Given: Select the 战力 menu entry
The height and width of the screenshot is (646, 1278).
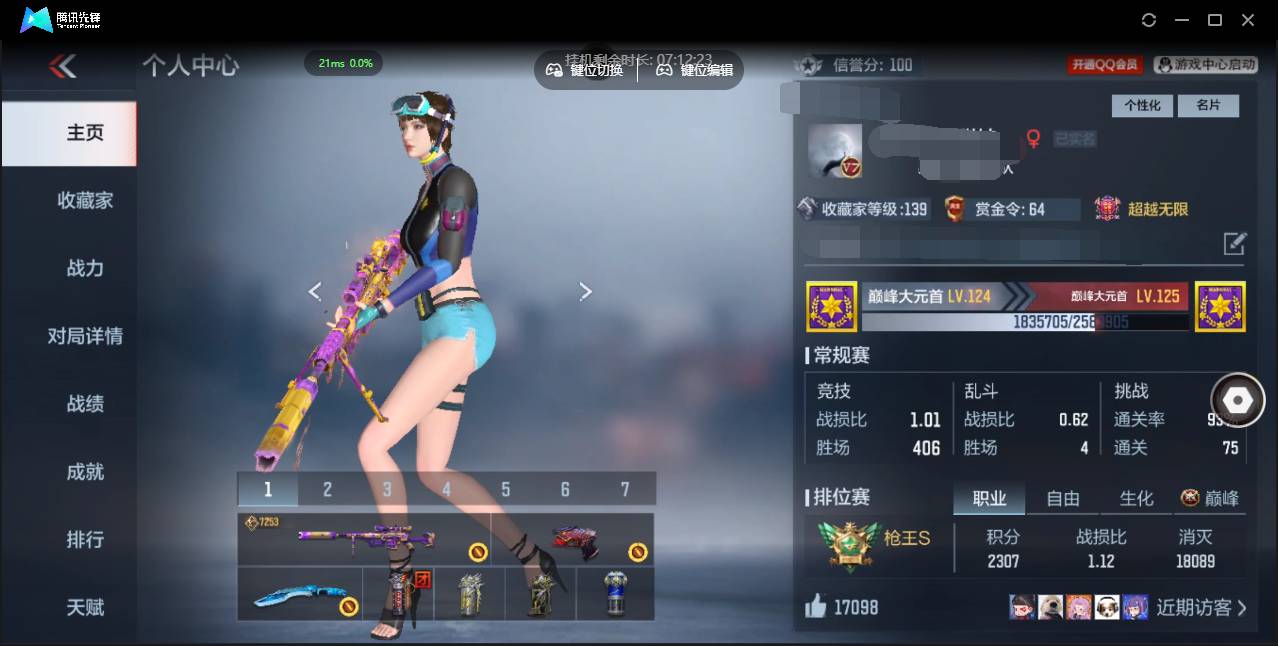Looking at the screenshot, I should [85, 268].
